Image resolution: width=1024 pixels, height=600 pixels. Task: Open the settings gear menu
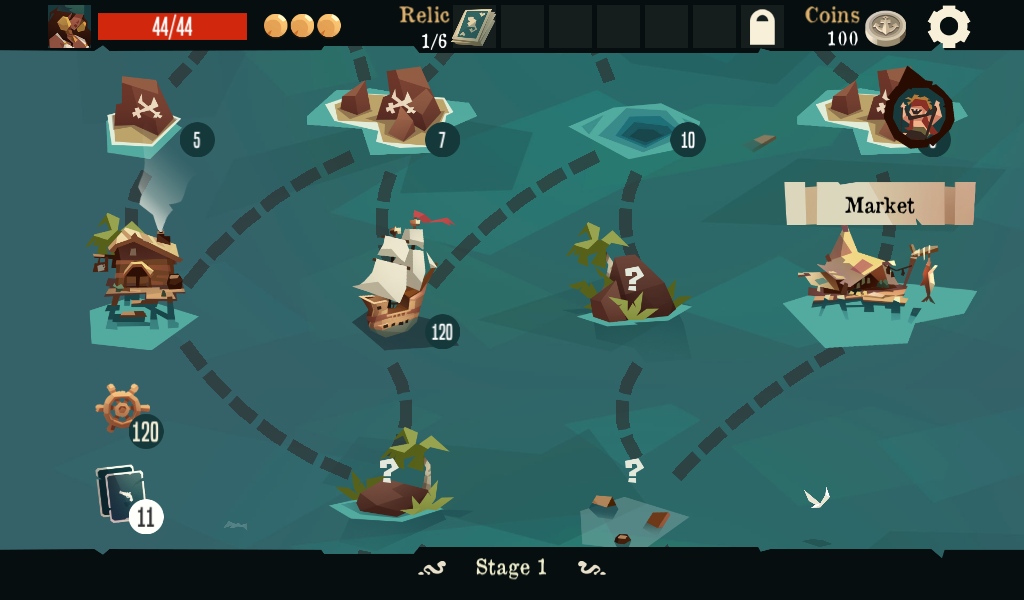[948, 27]
